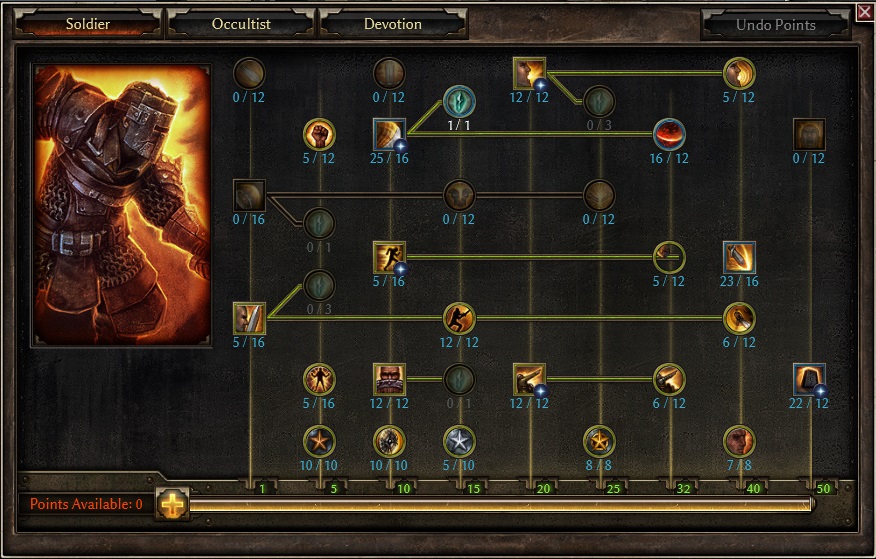
Task: Open the Devotion tab
Action: [392, 24]
